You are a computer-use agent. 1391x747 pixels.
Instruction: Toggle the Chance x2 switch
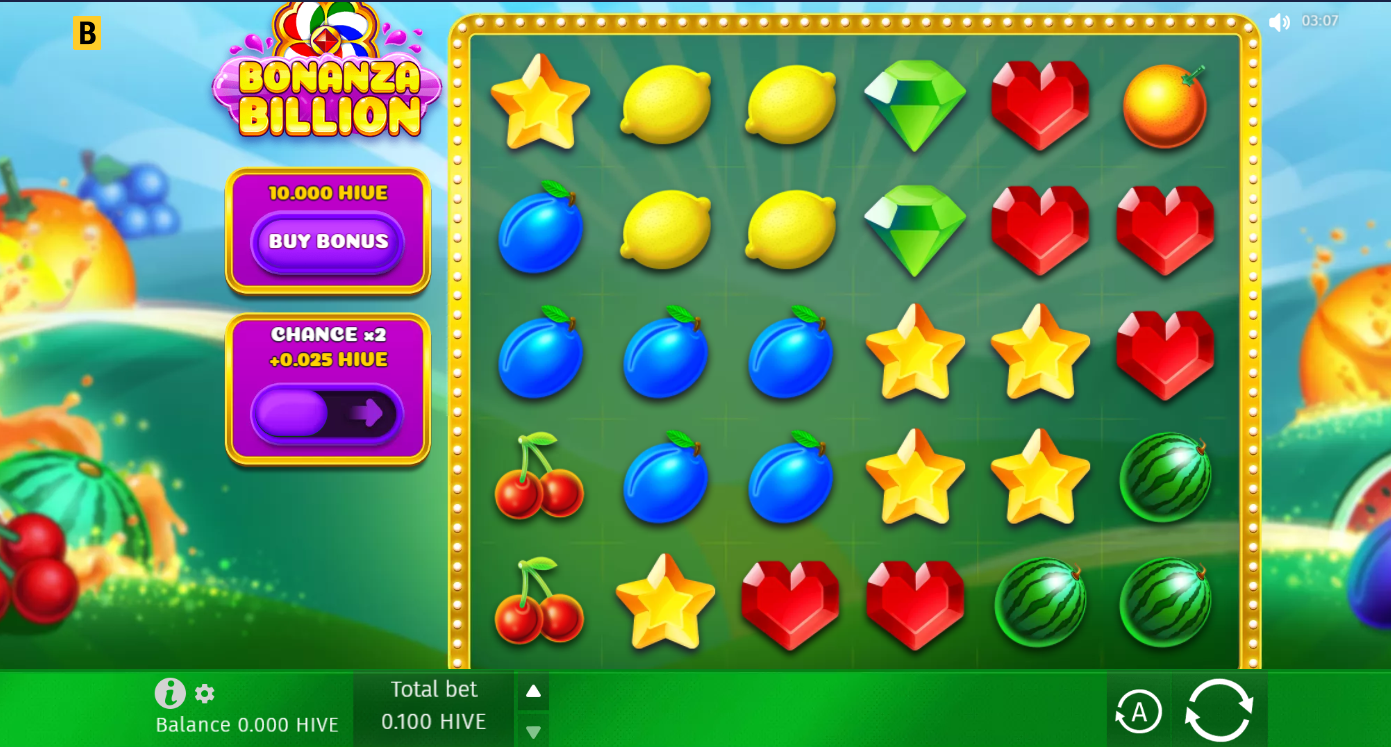(327, 413)
